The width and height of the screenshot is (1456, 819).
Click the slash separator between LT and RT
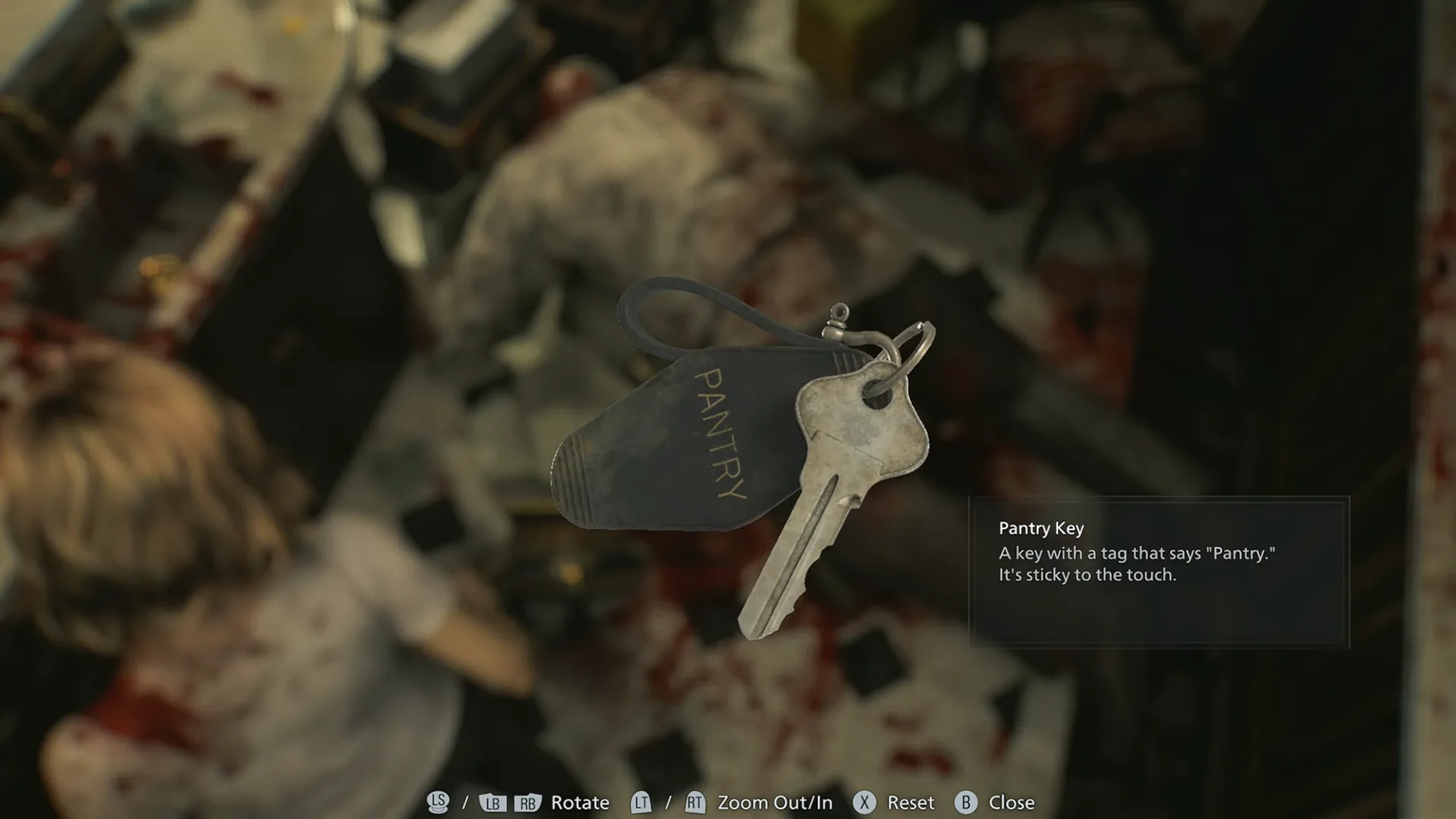click(668, 802)
